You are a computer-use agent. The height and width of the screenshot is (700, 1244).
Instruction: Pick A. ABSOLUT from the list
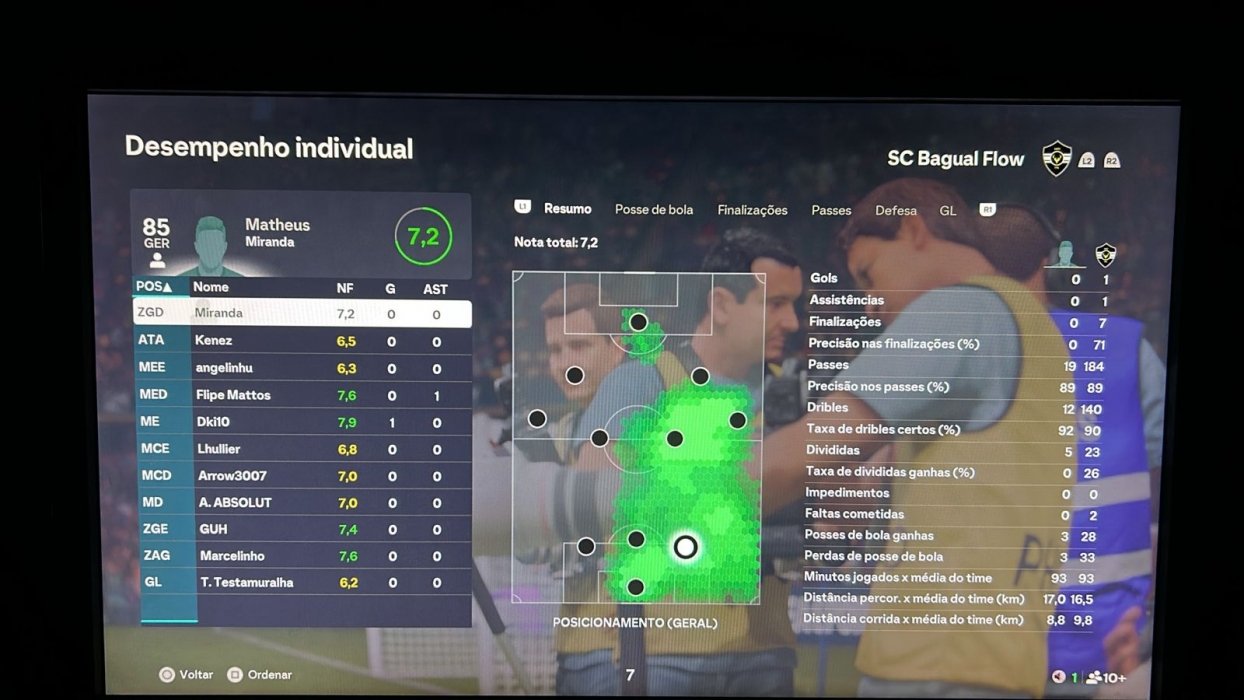301,502
